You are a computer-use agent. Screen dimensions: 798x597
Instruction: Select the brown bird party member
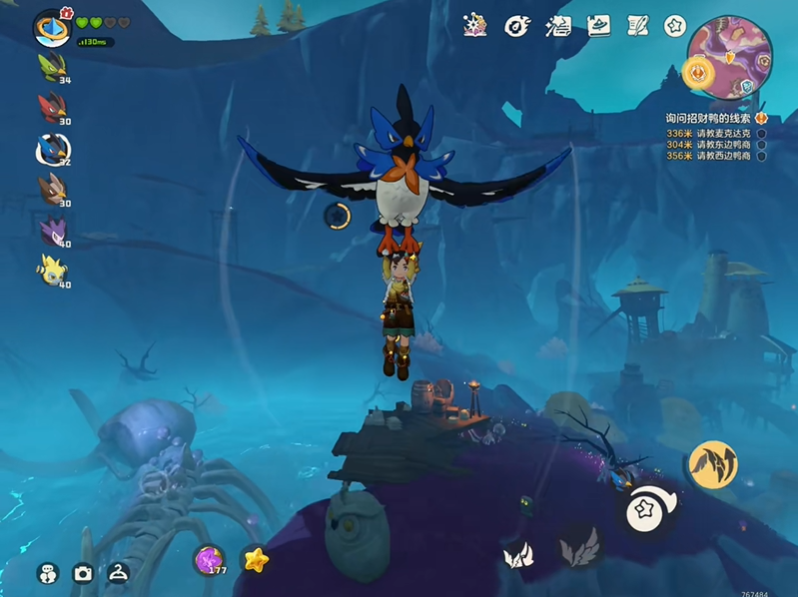pos(51,188)
